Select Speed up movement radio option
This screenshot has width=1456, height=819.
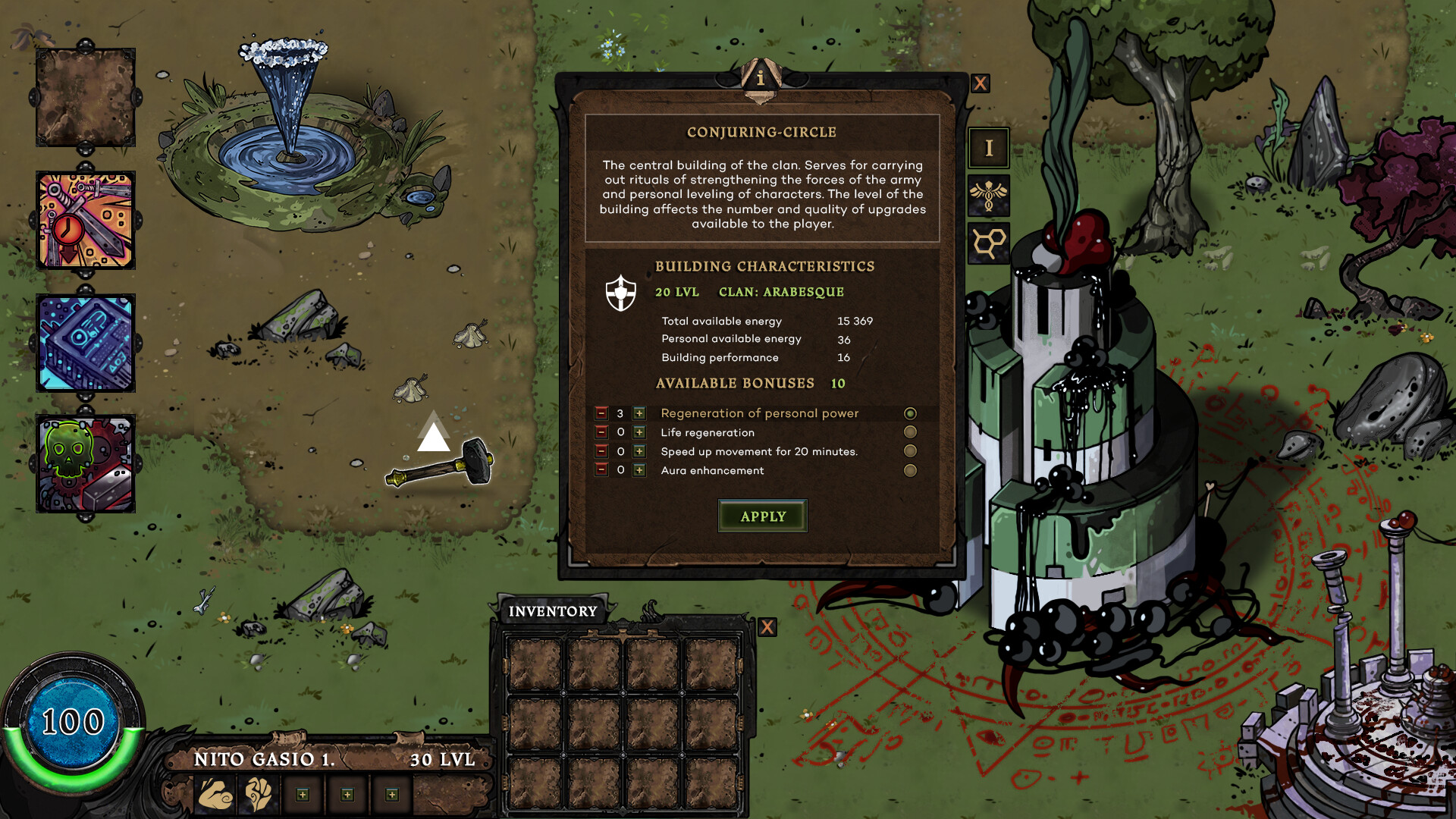pyautogui.click(x=910, y=451)
